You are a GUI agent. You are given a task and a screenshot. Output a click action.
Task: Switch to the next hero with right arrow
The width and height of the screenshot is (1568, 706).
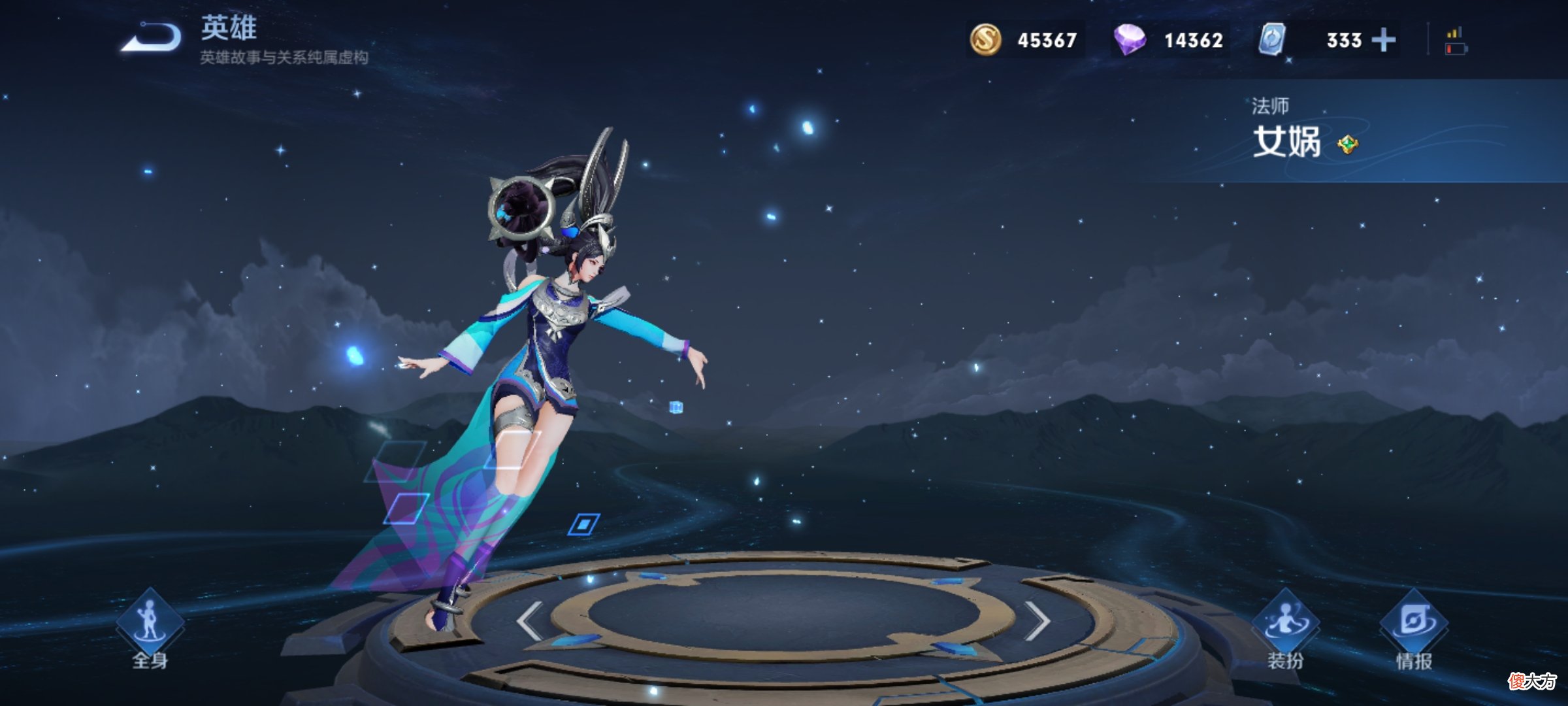pos(1036,620)
